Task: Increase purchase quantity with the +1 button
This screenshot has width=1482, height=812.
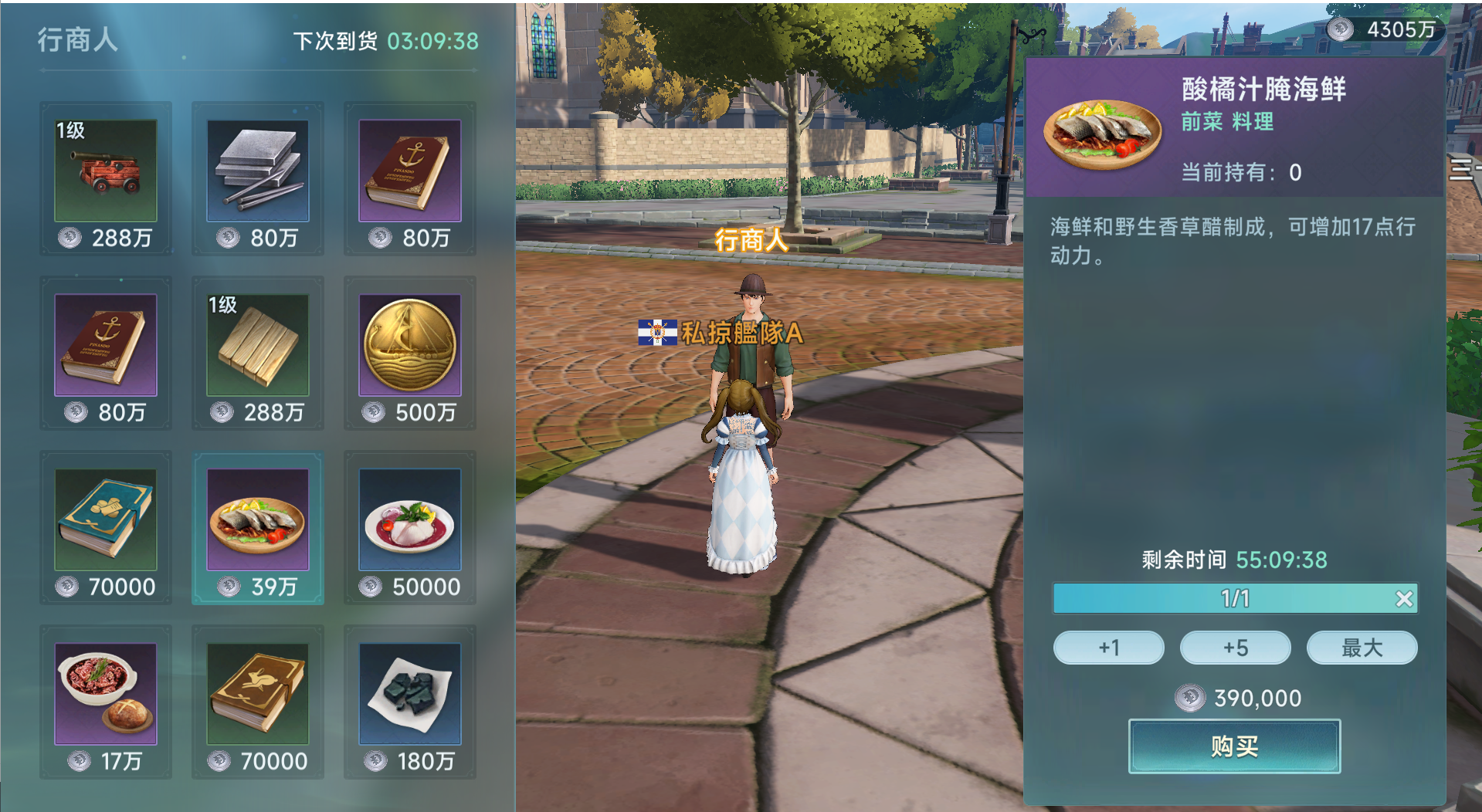Action: (1109, 648)
